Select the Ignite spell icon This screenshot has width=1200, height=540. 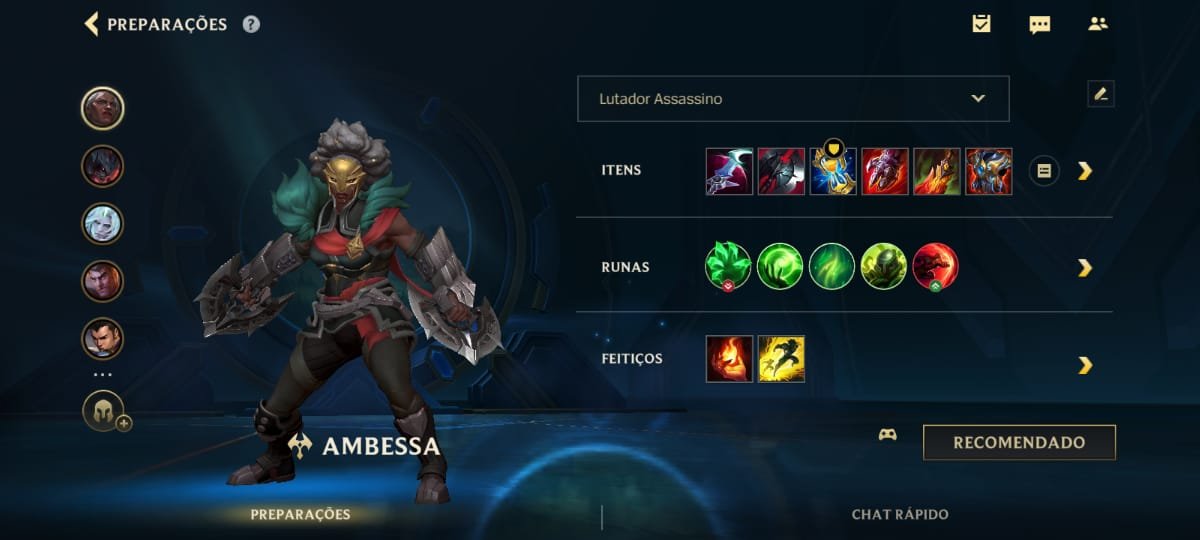(x=729, y=359)
